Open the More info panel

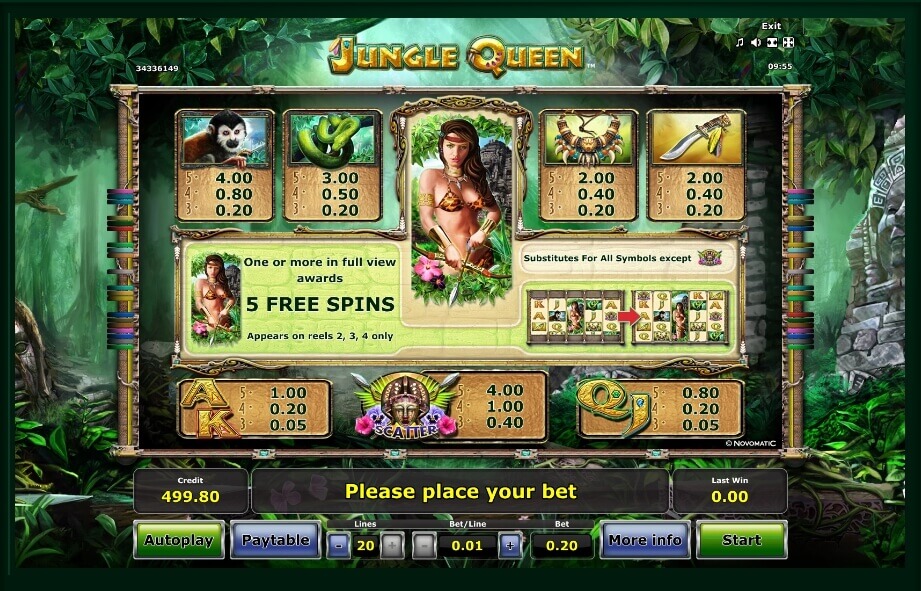644,540
